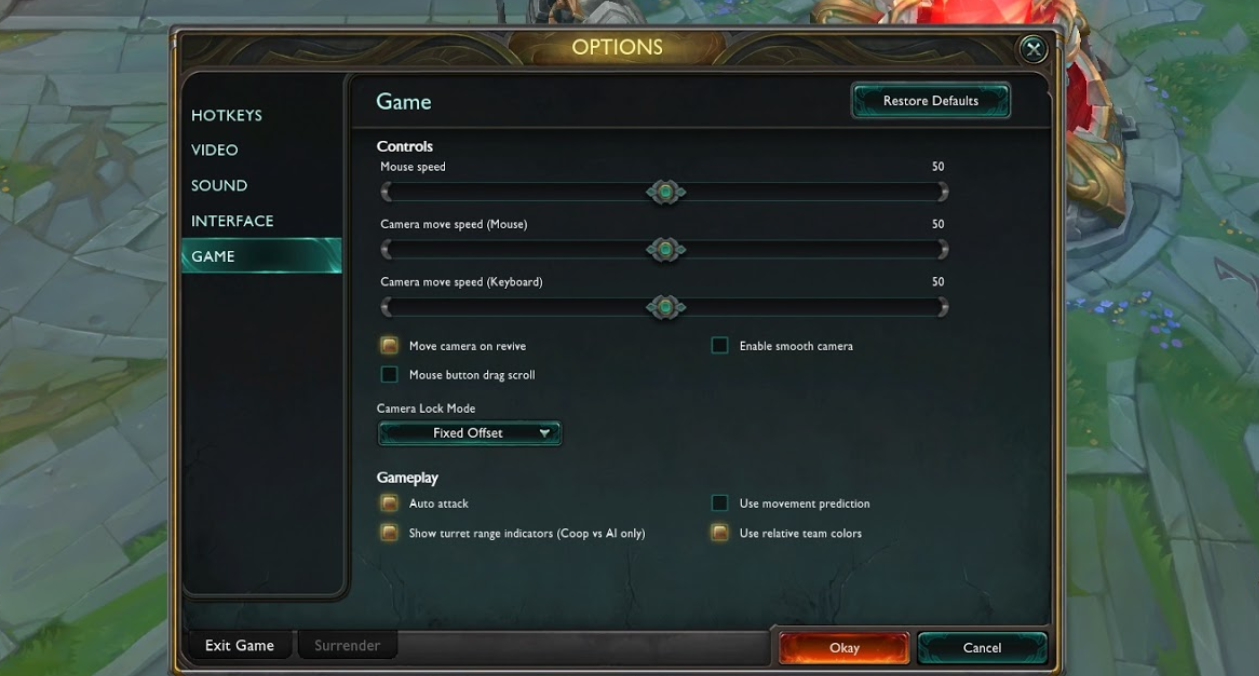Screen dimensions: 1259x676
Task: Open the Video settings section
Action: point(215,150)
